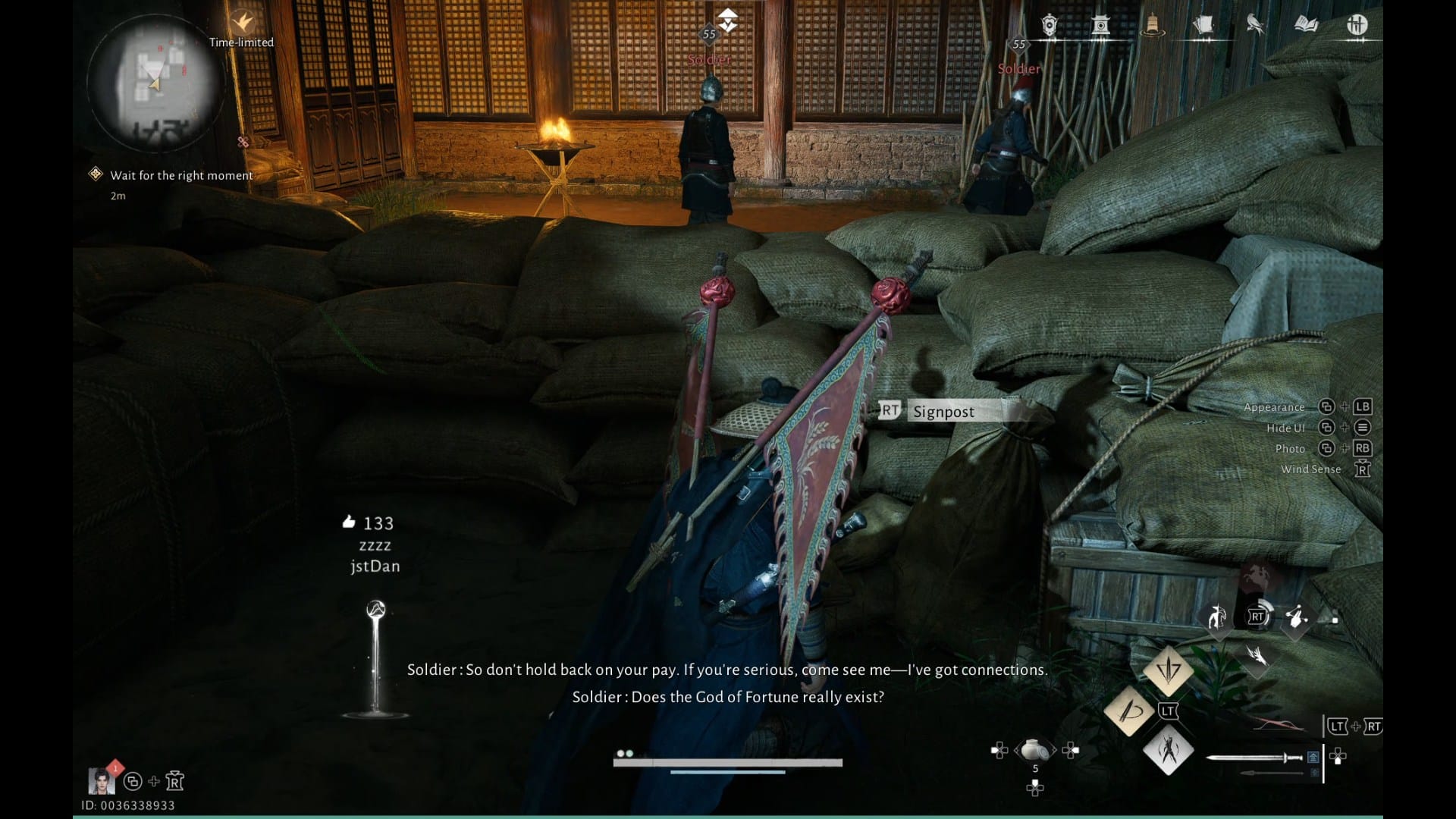The image size is (1456, 819).
Task: Open the character portrait with red notification
Action: pyautogui.click(x=102, y=780)
